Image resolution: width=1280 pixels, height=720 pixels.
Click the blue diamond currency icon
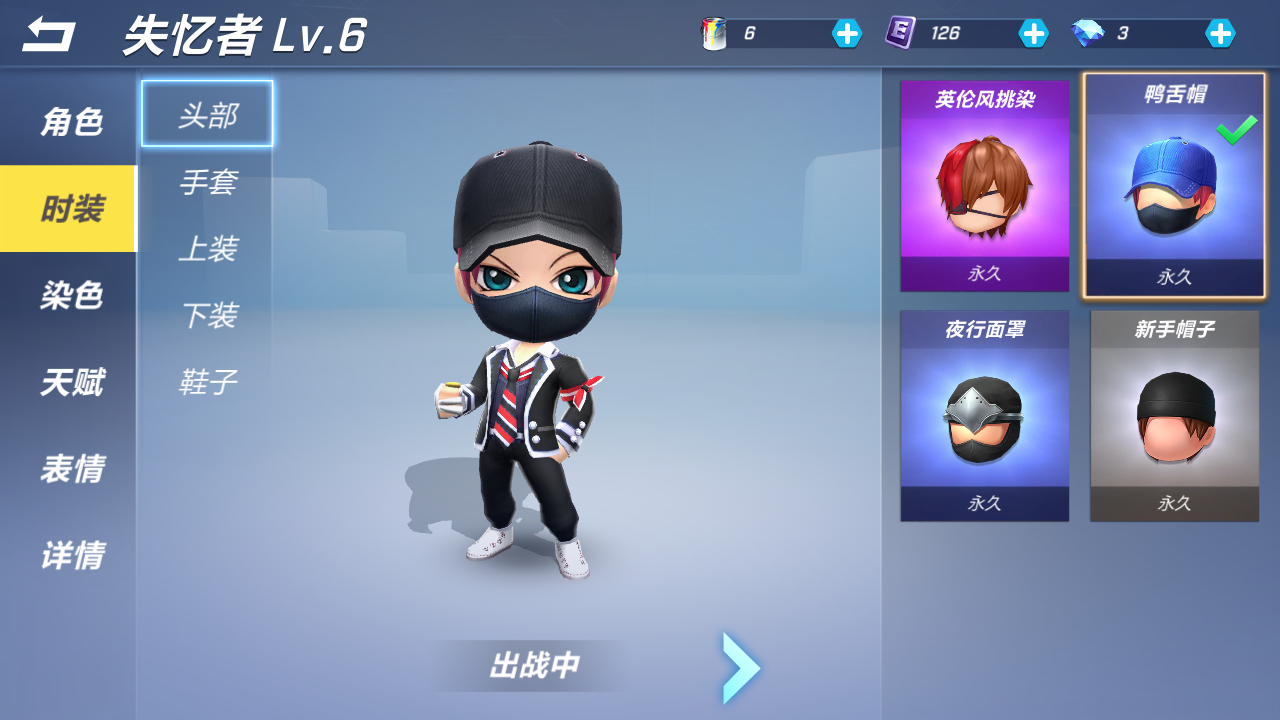[x=1087, y=33]
